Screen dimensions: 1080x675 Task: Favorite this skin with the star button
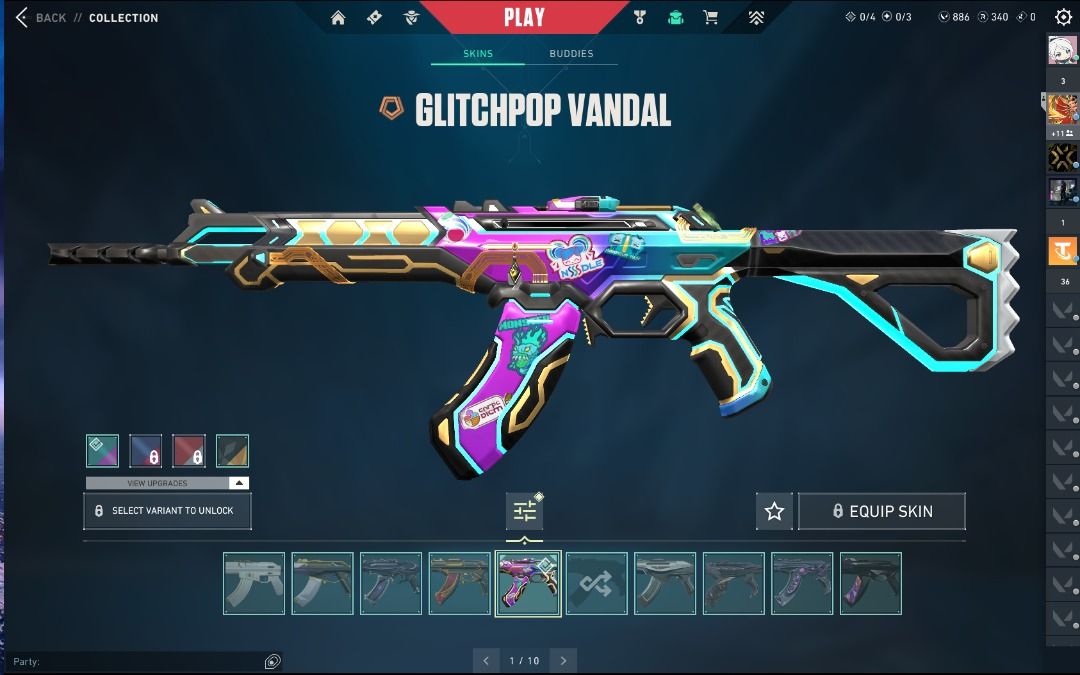pyautogui.click(x=774, y=511)
